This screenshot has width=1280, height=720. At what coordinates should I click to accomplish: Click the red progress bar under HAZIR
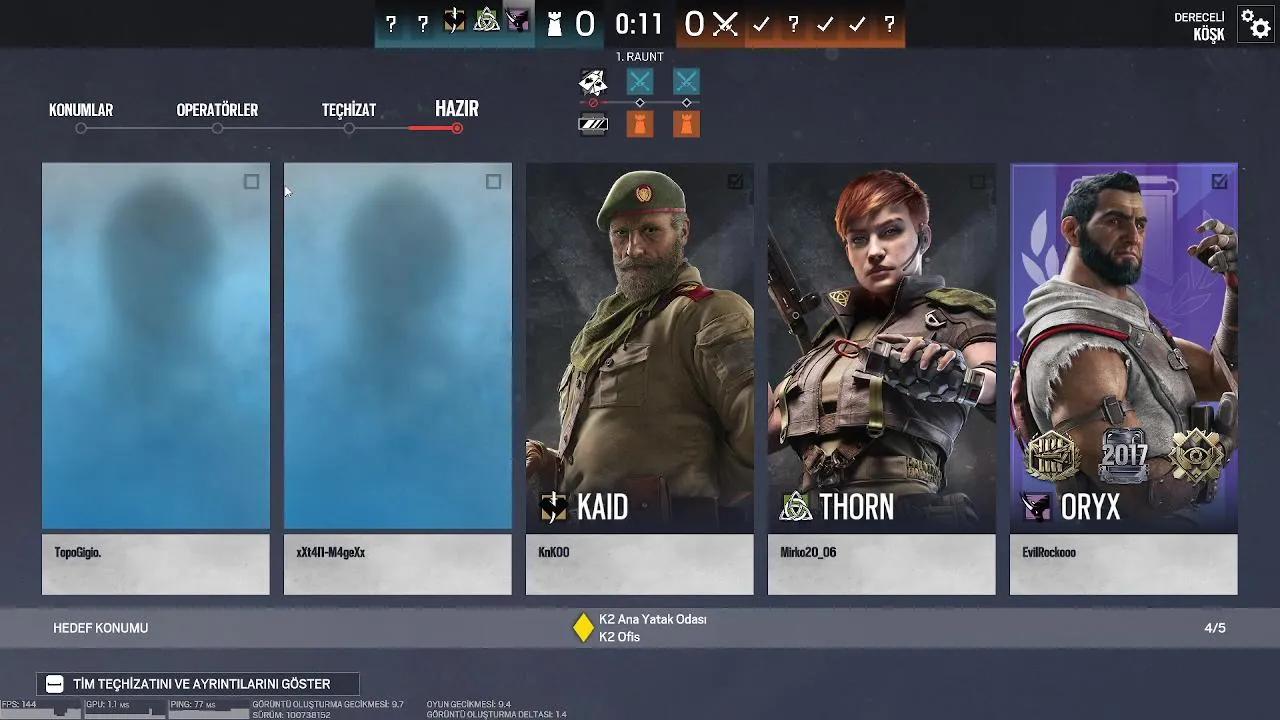point(433,128)
